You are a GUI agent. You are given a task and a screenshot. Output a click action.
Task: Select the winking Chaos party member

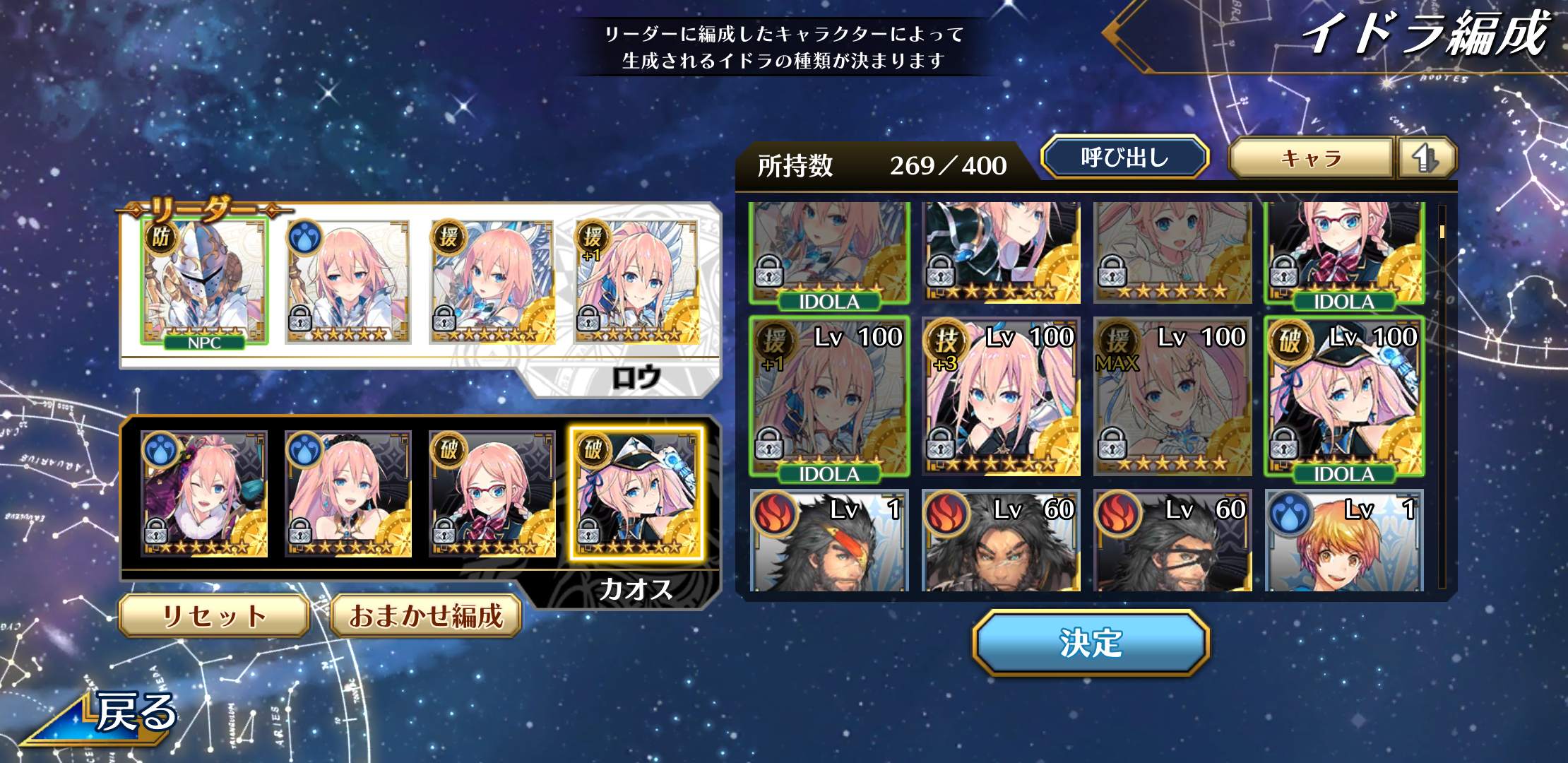pyautogui.click(x=204, y=495)
